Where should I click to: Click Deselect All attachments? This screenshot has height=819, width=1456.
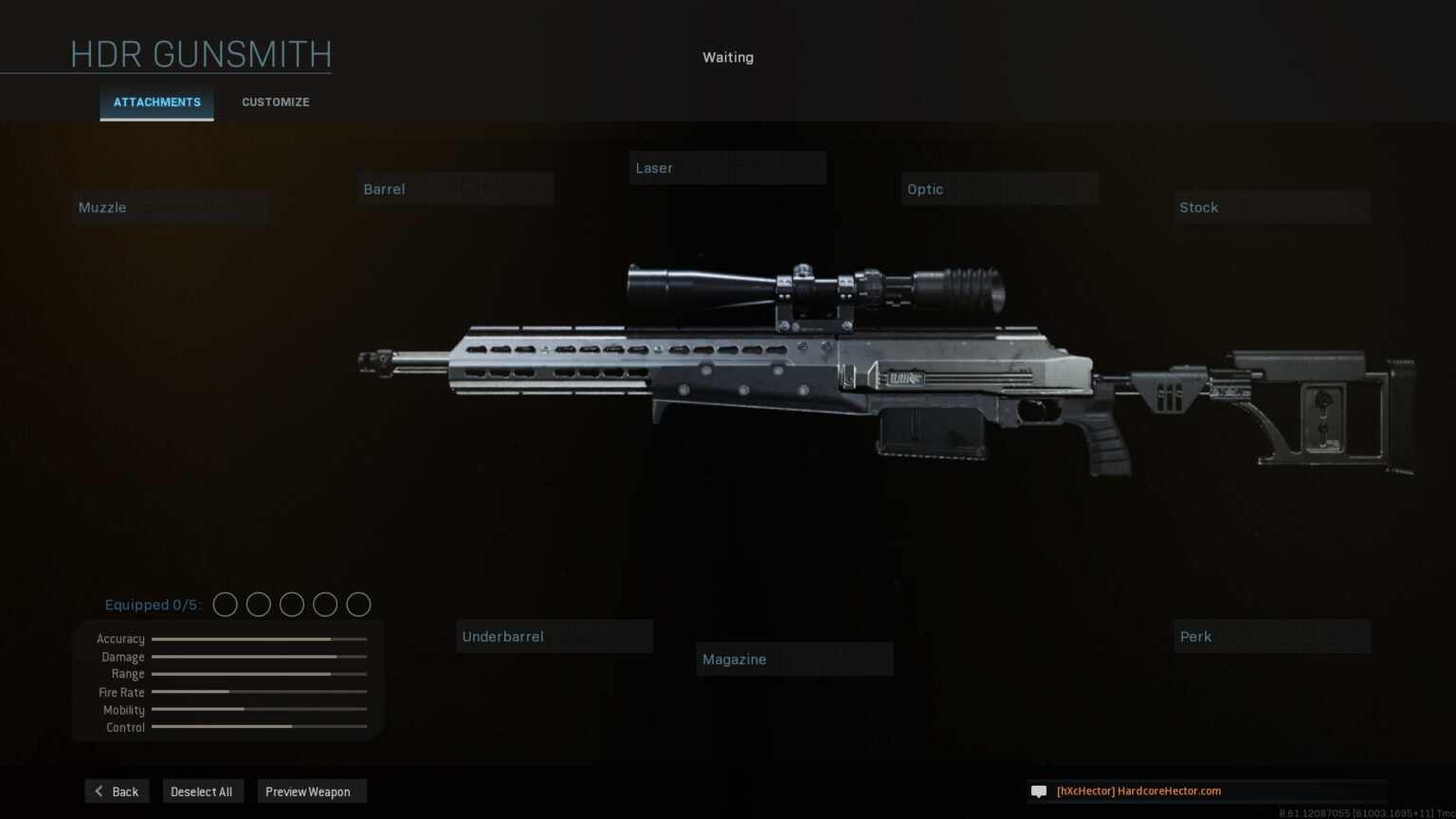point(202,792)
